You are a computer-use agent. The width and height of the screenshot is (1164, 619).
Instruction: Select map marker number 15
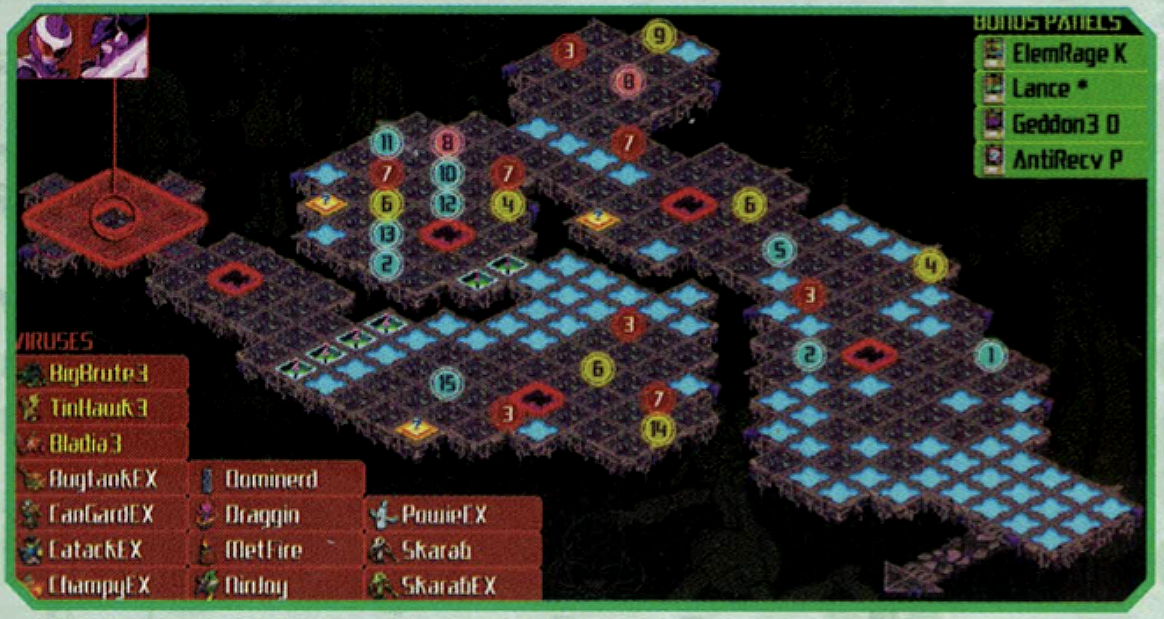tap(447, 383)
